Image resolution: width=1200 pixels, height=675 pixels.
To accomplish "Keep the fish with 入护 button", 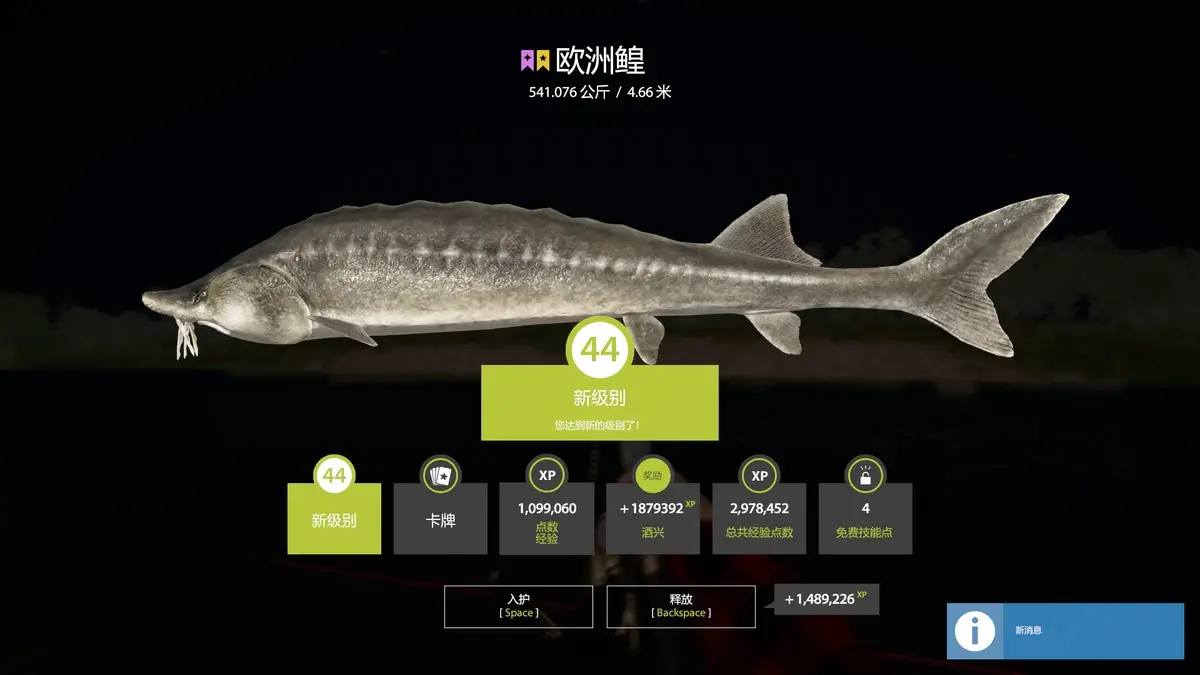I will pyautogui.click(x=518, y=606).
